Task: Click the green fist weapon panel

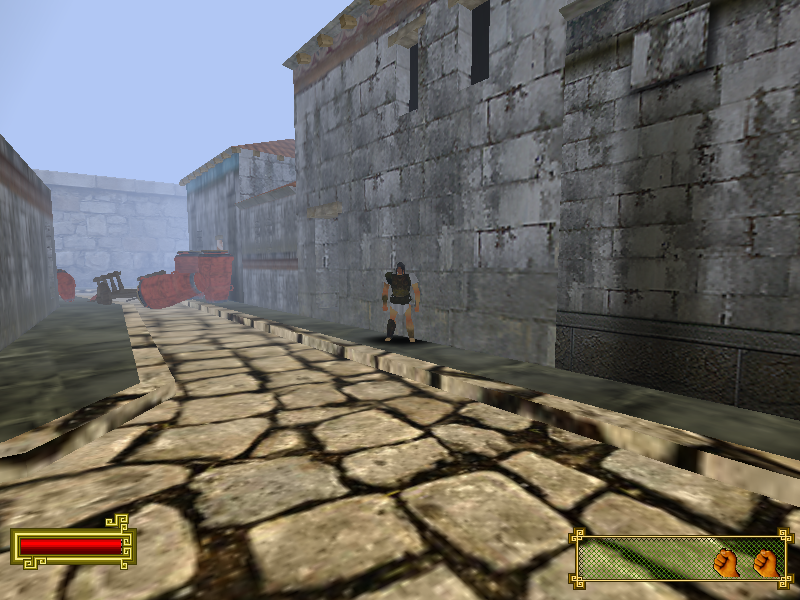Action: coord(679,559)
